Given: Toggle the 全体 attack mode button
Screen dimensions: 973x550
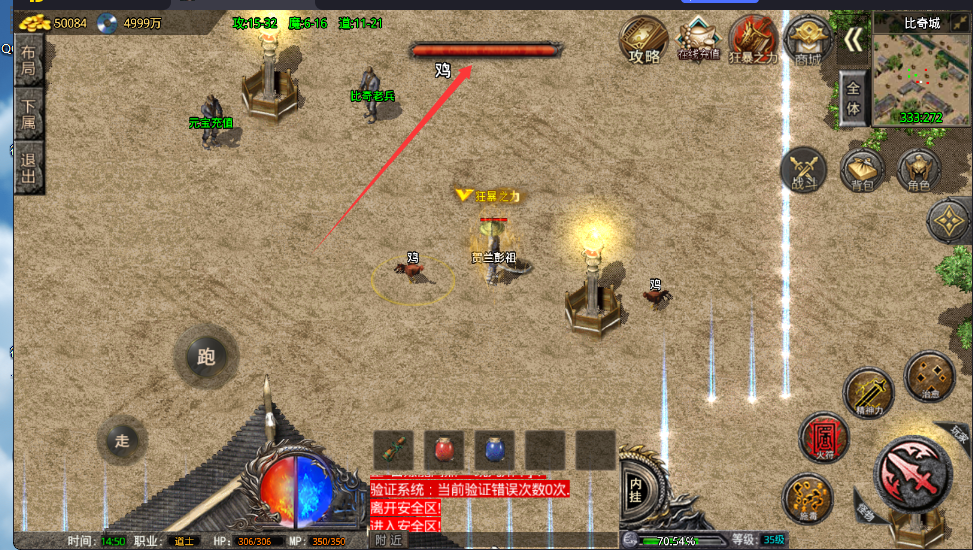Looking at the screenshot, I should (x=853, y=98).
